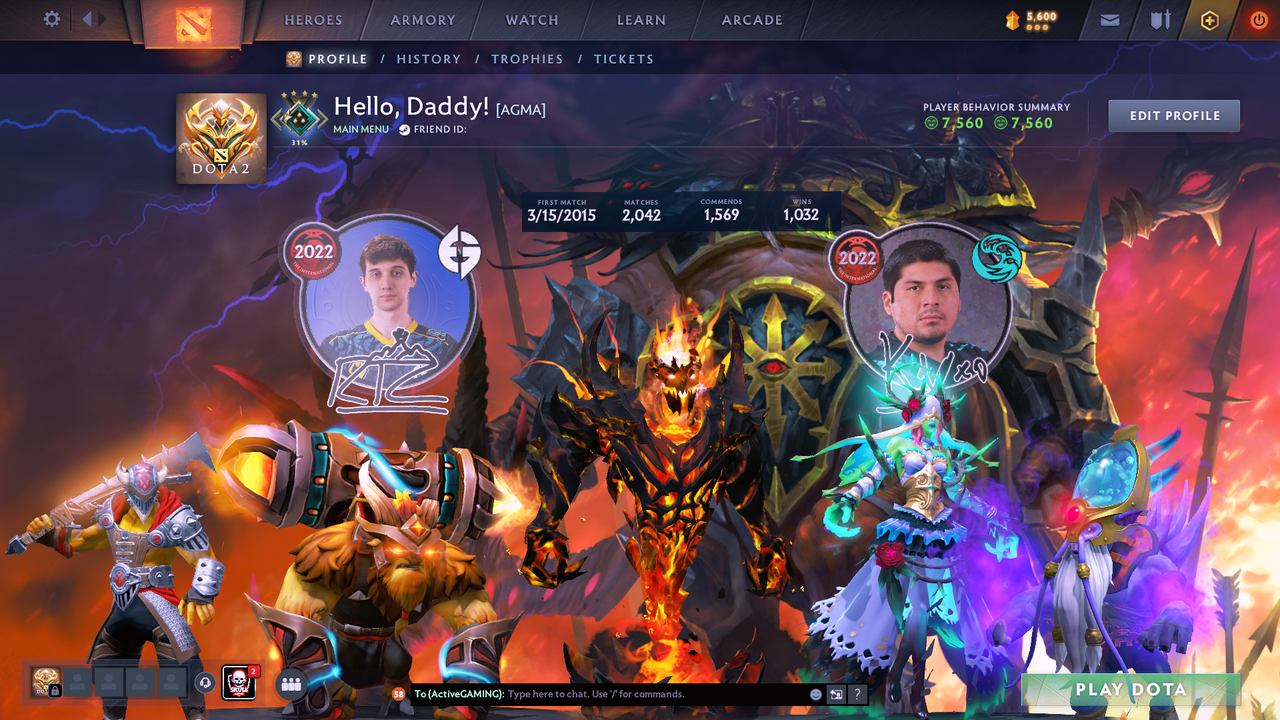1280x720 pixels.
Task: Open the notifications envelope icon
Action: (1108, 19)
